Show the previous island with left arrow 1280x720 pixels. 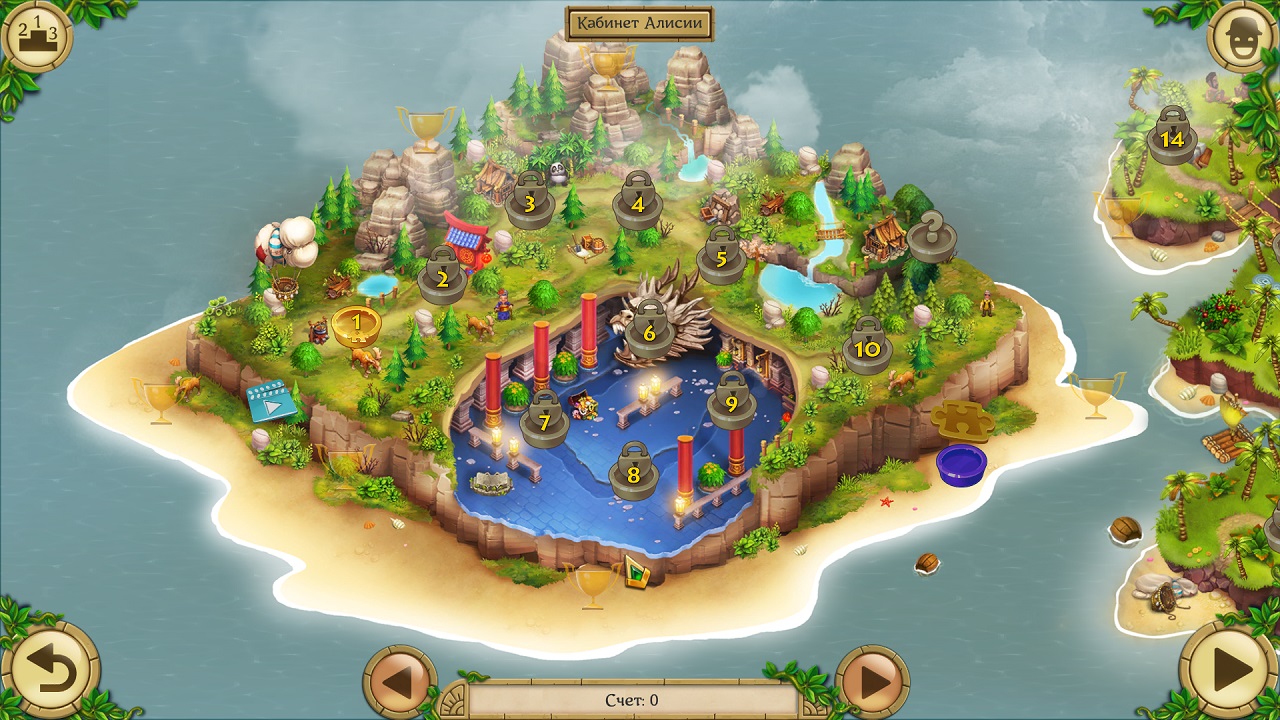399,682
